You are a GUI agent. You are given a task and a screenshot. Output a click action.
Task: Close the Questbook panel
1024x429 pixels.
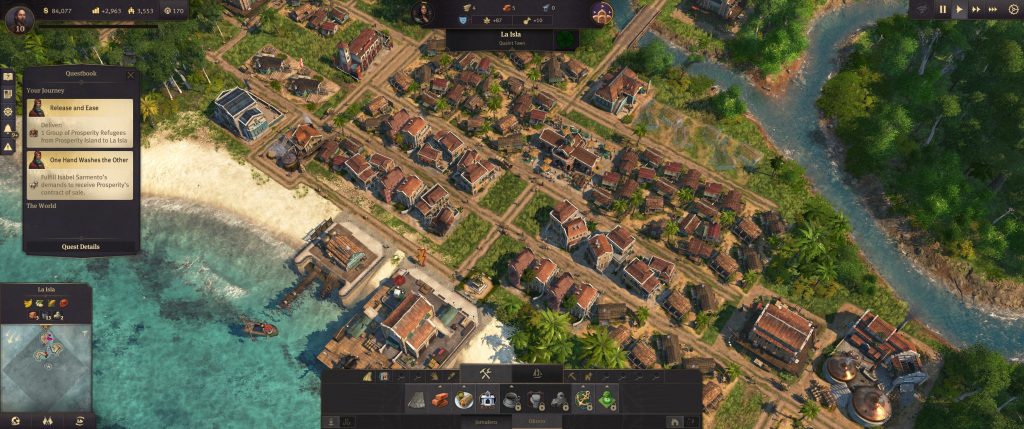click(131, 75)
